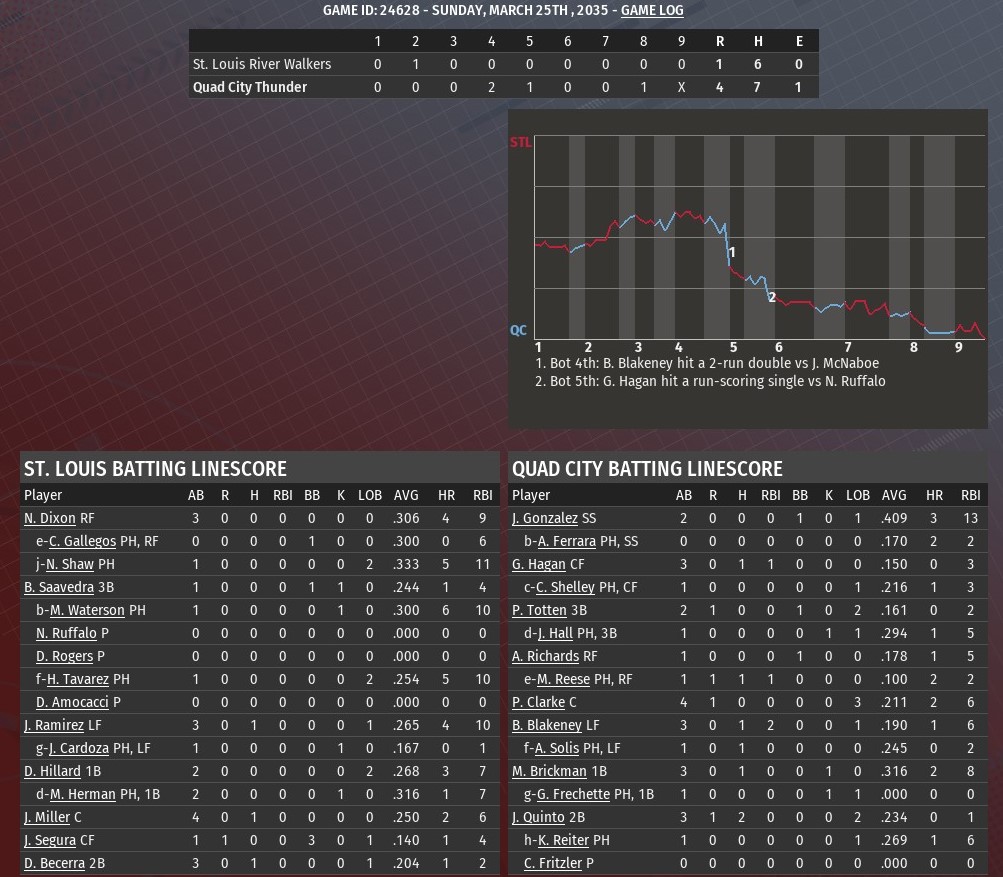The width and height of the screenshot is (1003, 877).
Task: Open pitcher C. Fritzler's profile
Action: tap(560, 863)
